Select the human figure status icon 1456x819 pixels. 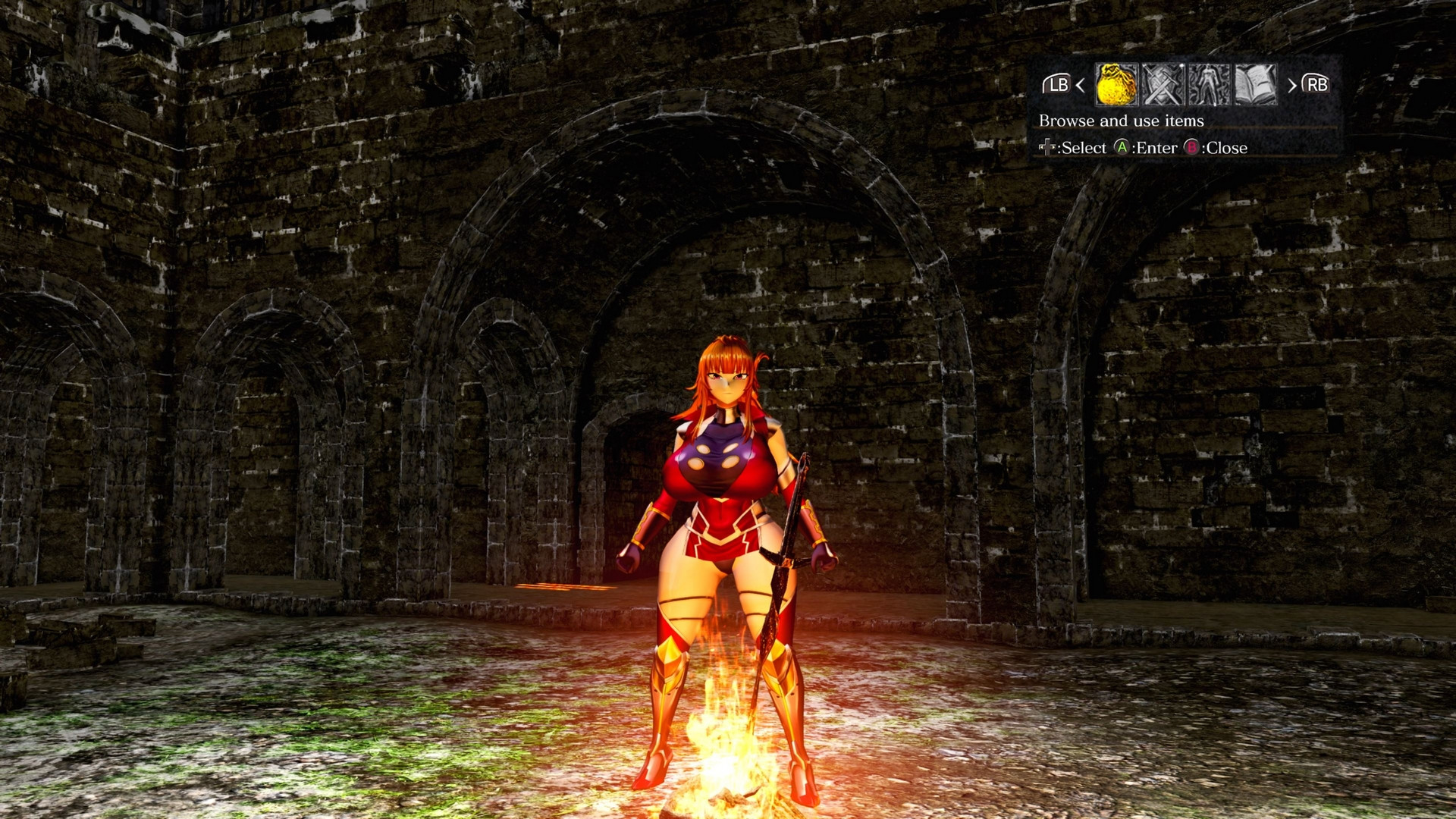(1209, 85)
